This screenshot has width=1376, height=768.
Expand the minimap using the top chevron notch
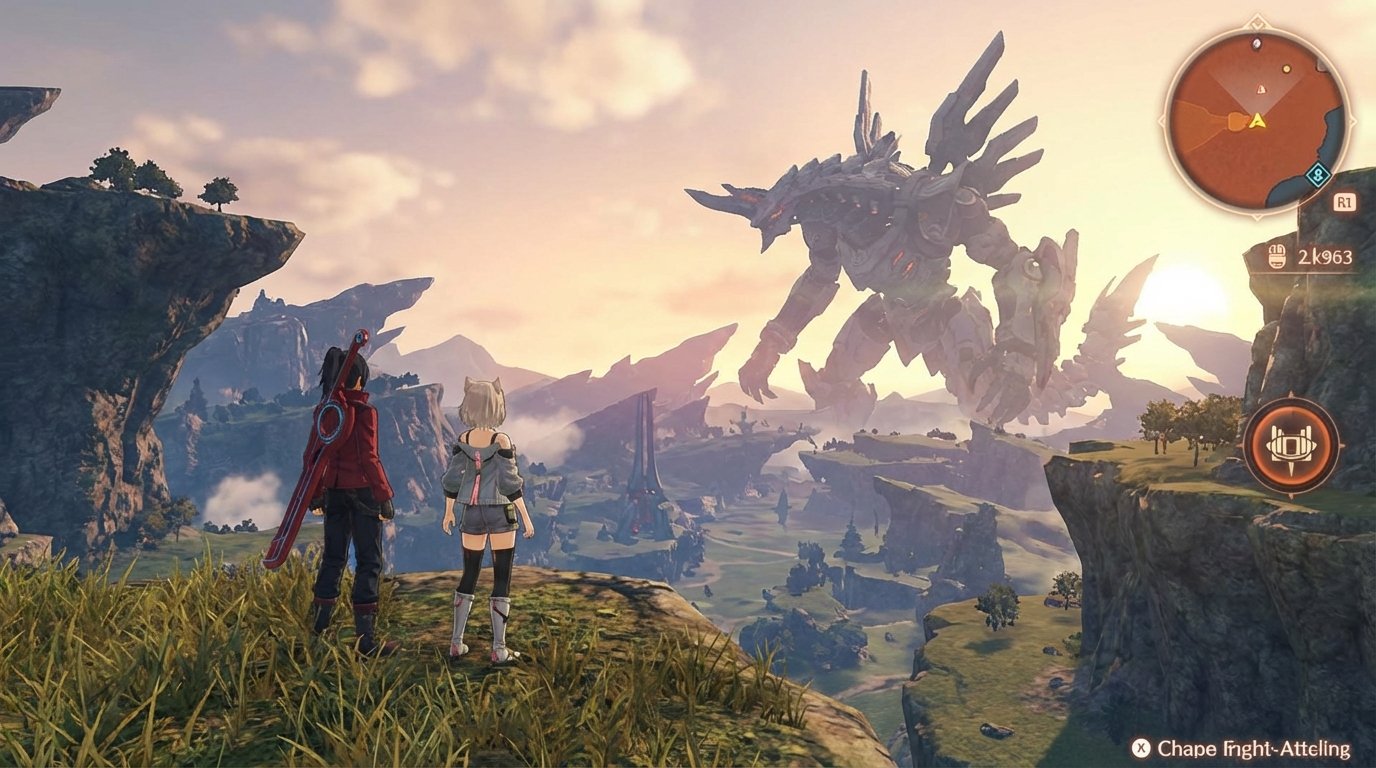(x=1256, y=24)
